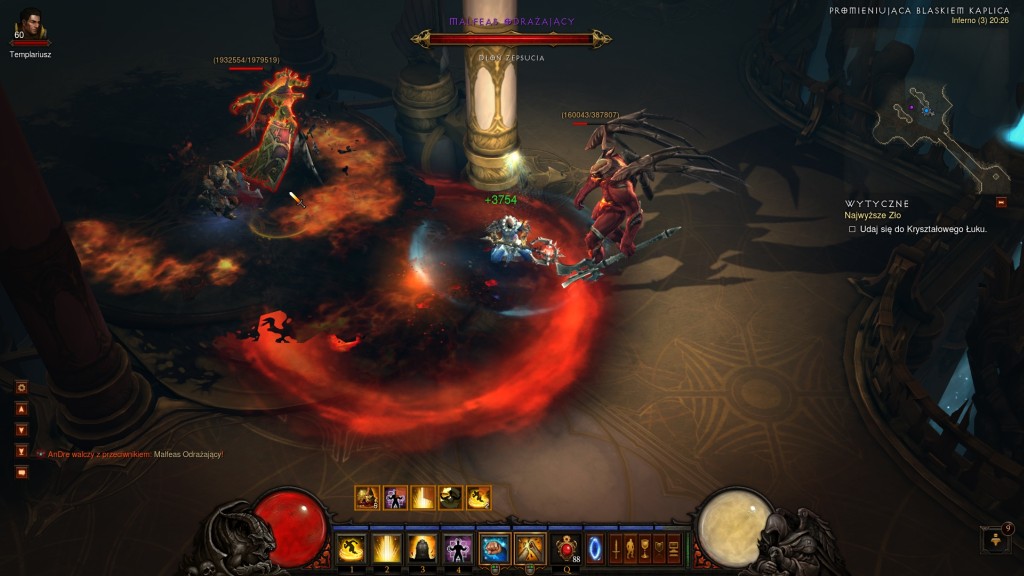Click the Templar follower portrait

[x=30, y=24]
